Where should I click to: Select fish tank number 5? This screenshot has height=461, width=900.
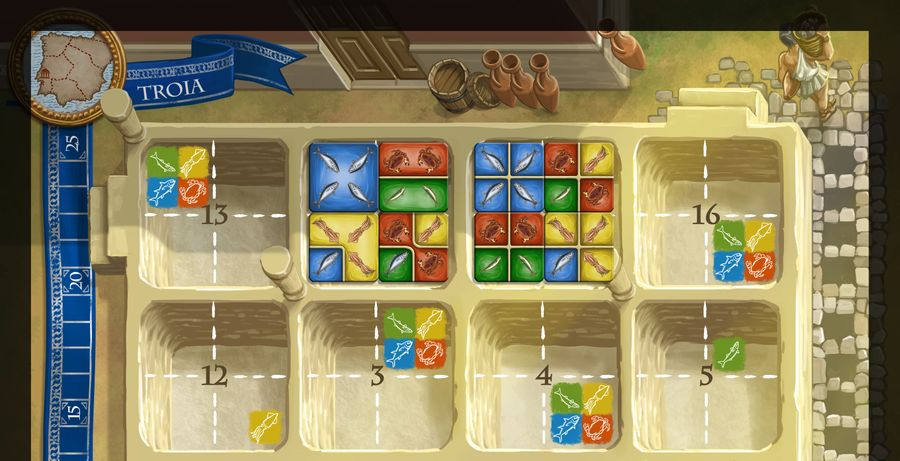coord(706,376)
